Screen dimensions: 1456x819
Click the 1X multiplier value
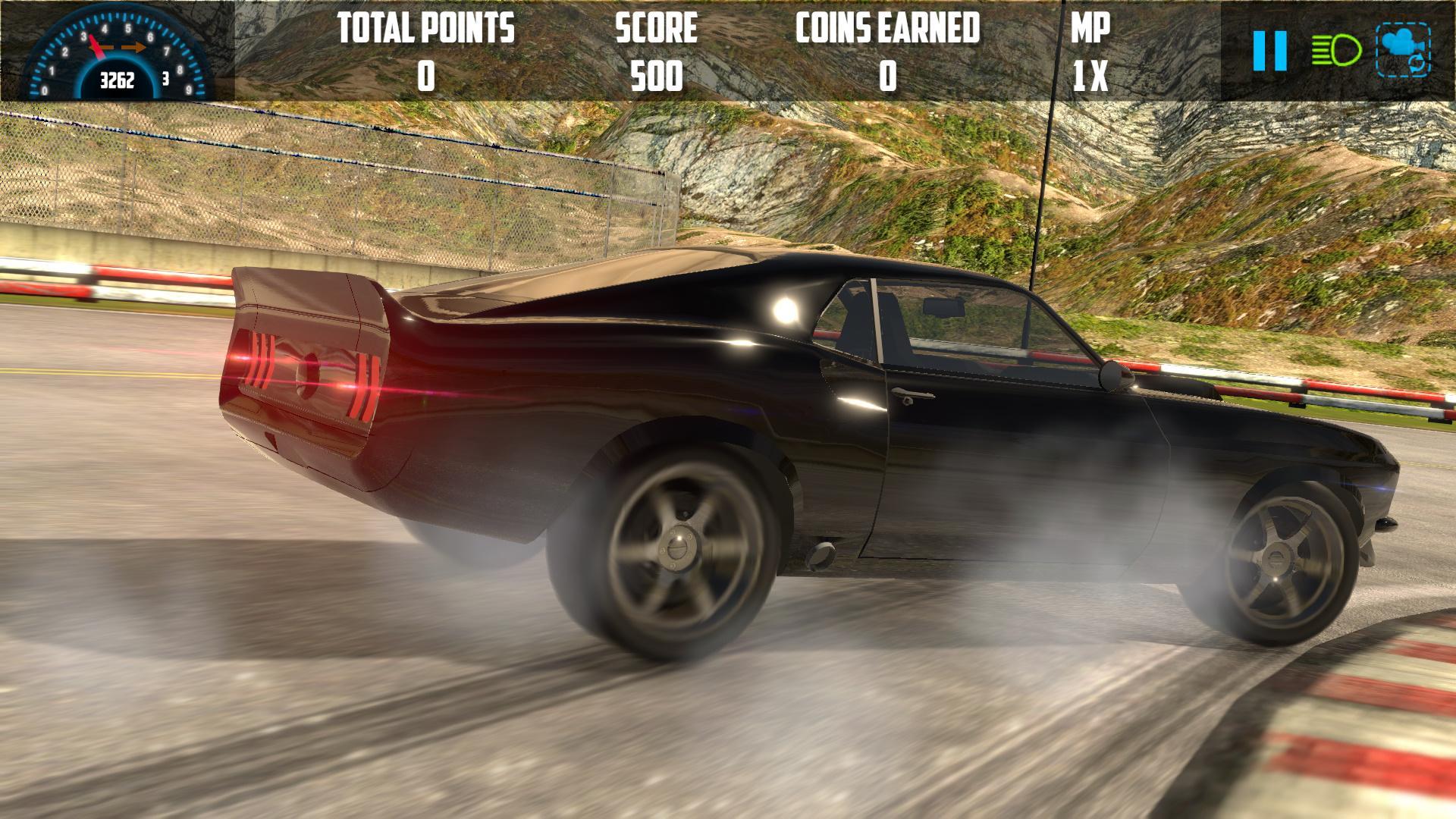(1090, 75)
